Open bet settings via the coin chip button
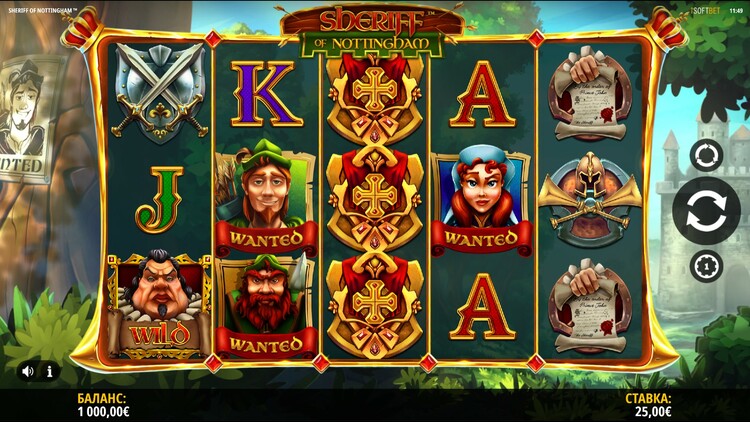 706,266
